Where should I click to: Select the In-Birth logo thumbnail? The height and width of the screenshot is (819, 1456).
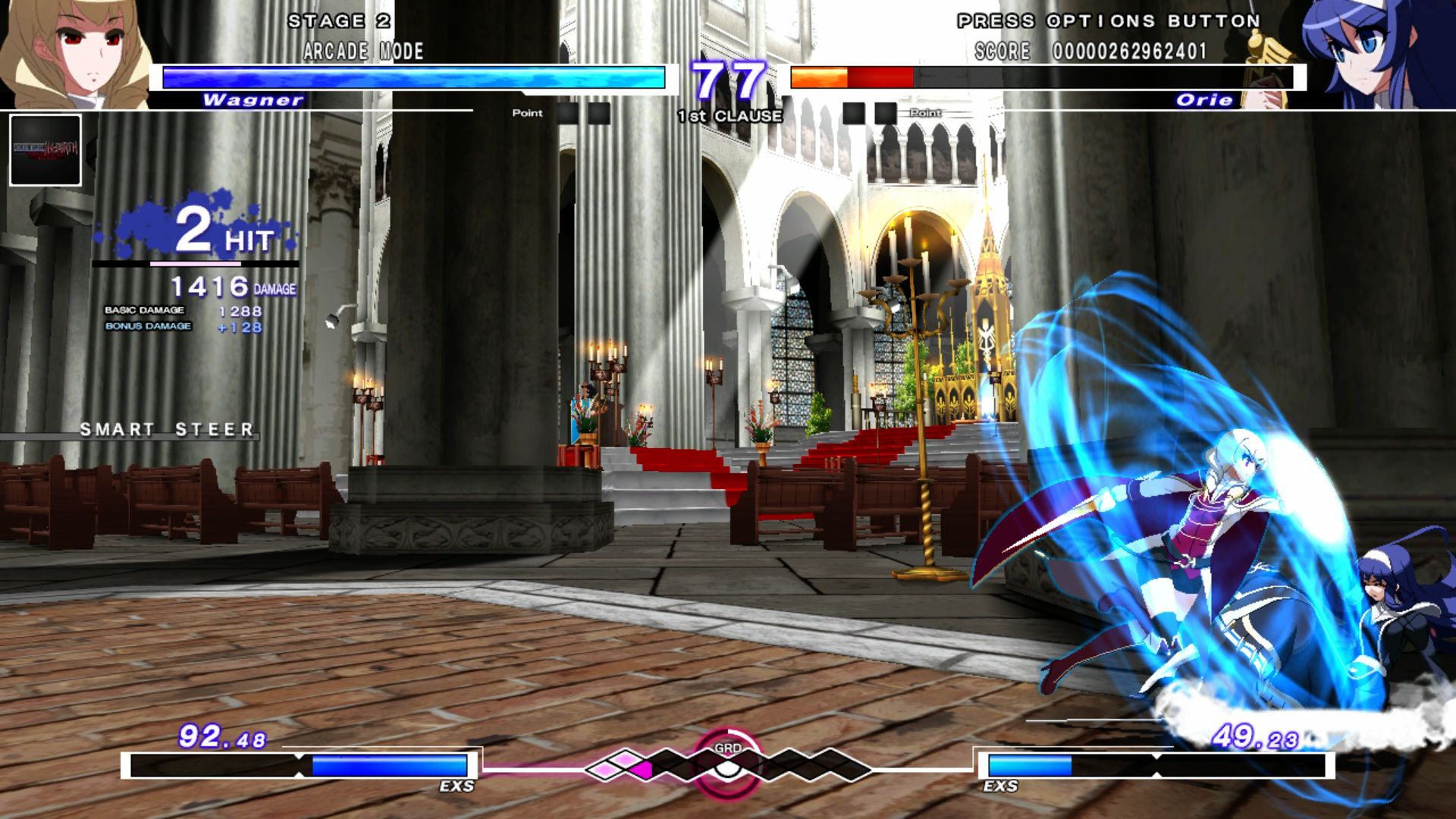point(45,148)
